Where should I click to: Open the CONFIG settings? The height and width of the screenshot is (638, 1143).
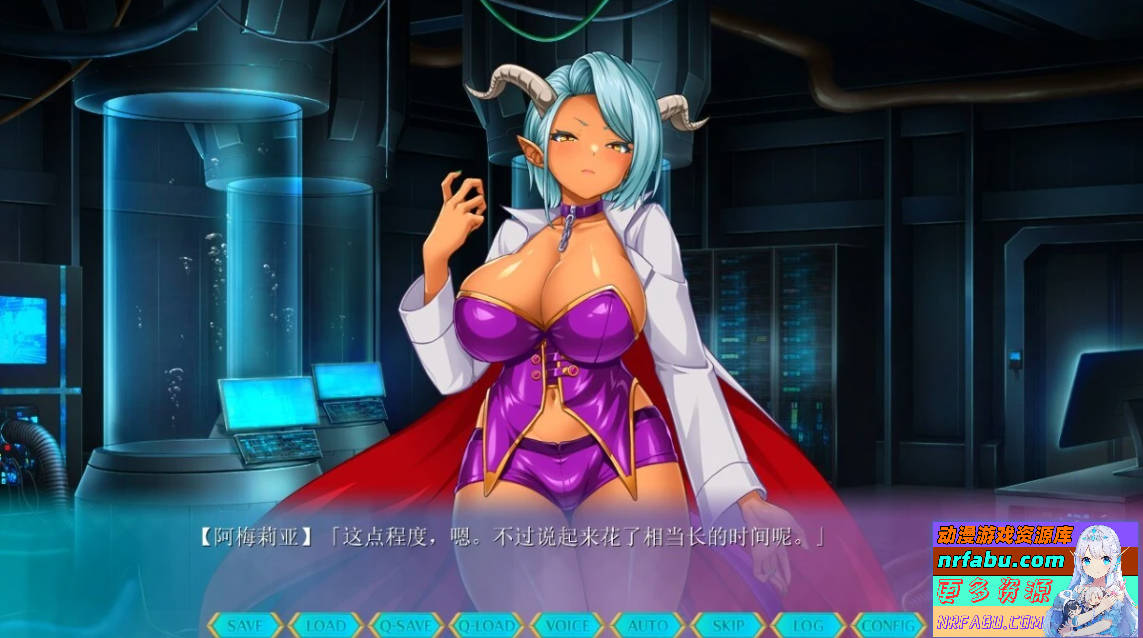888,626
